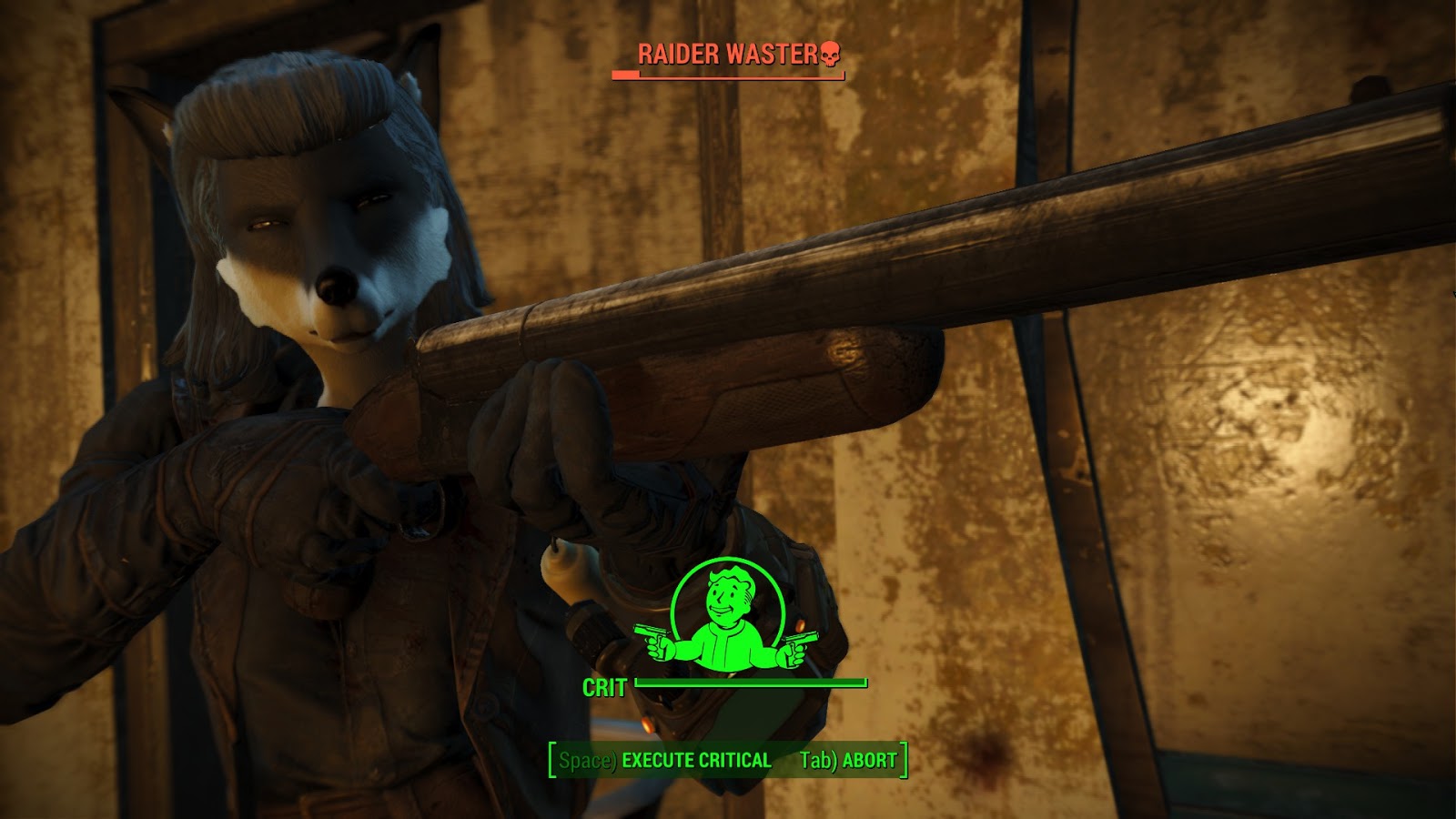
Task: Select the RAIDER WASTER name banner
Action: tap(728, 52)
